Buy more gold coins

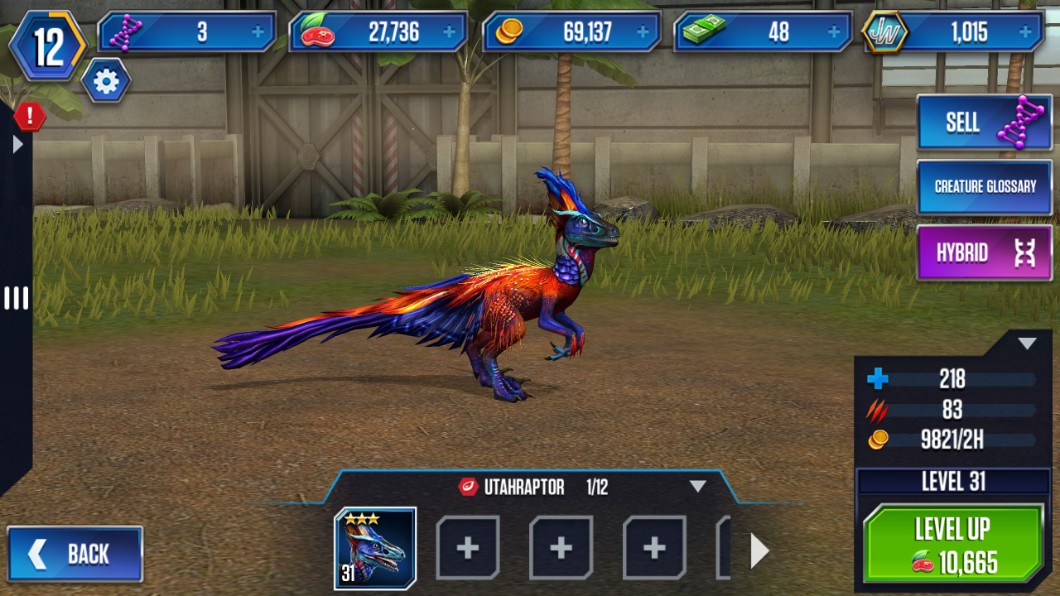642,32
